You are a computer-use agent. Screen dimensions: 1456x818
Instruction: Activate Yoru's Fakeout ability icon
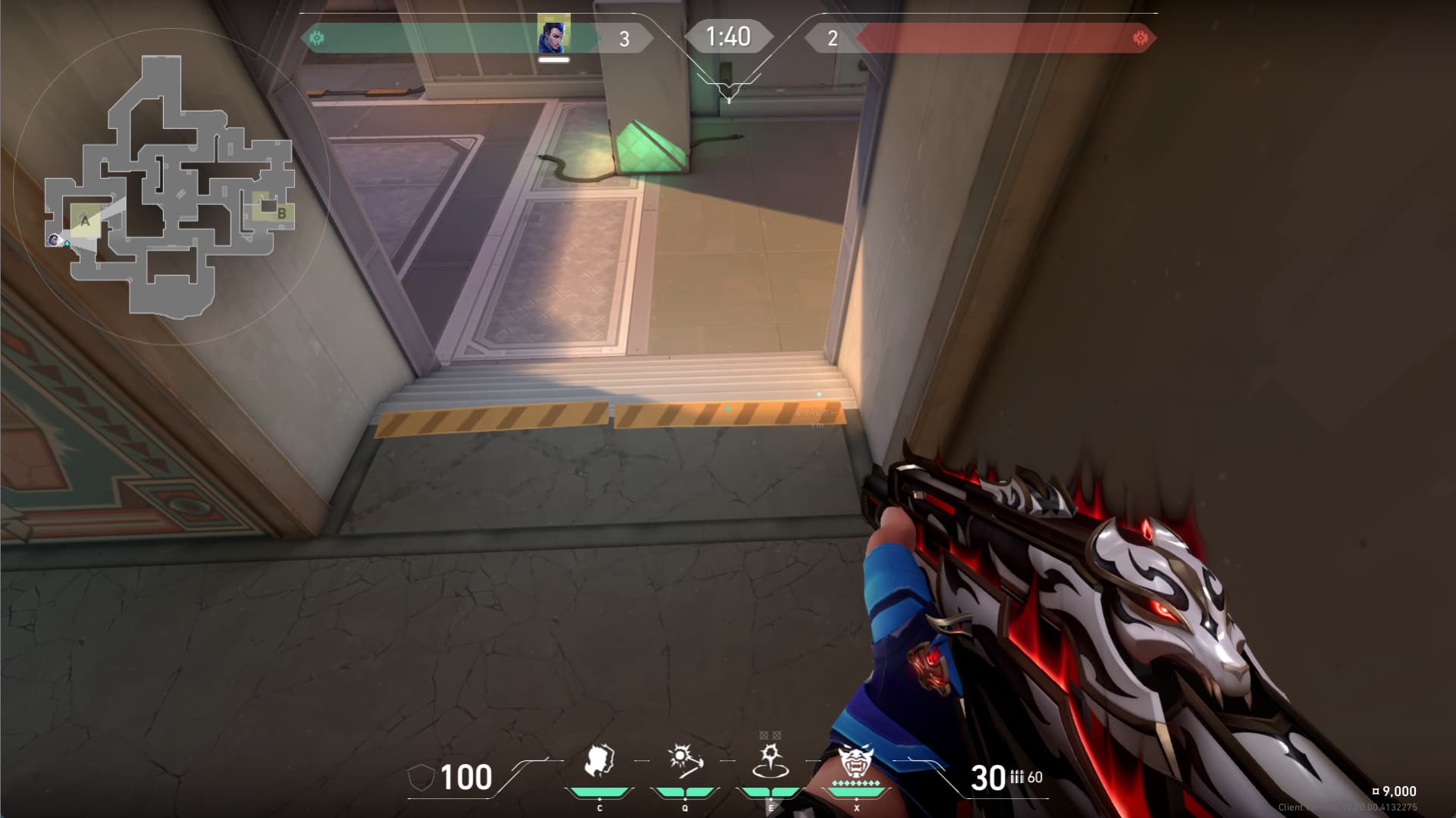(x=599, y=762)
